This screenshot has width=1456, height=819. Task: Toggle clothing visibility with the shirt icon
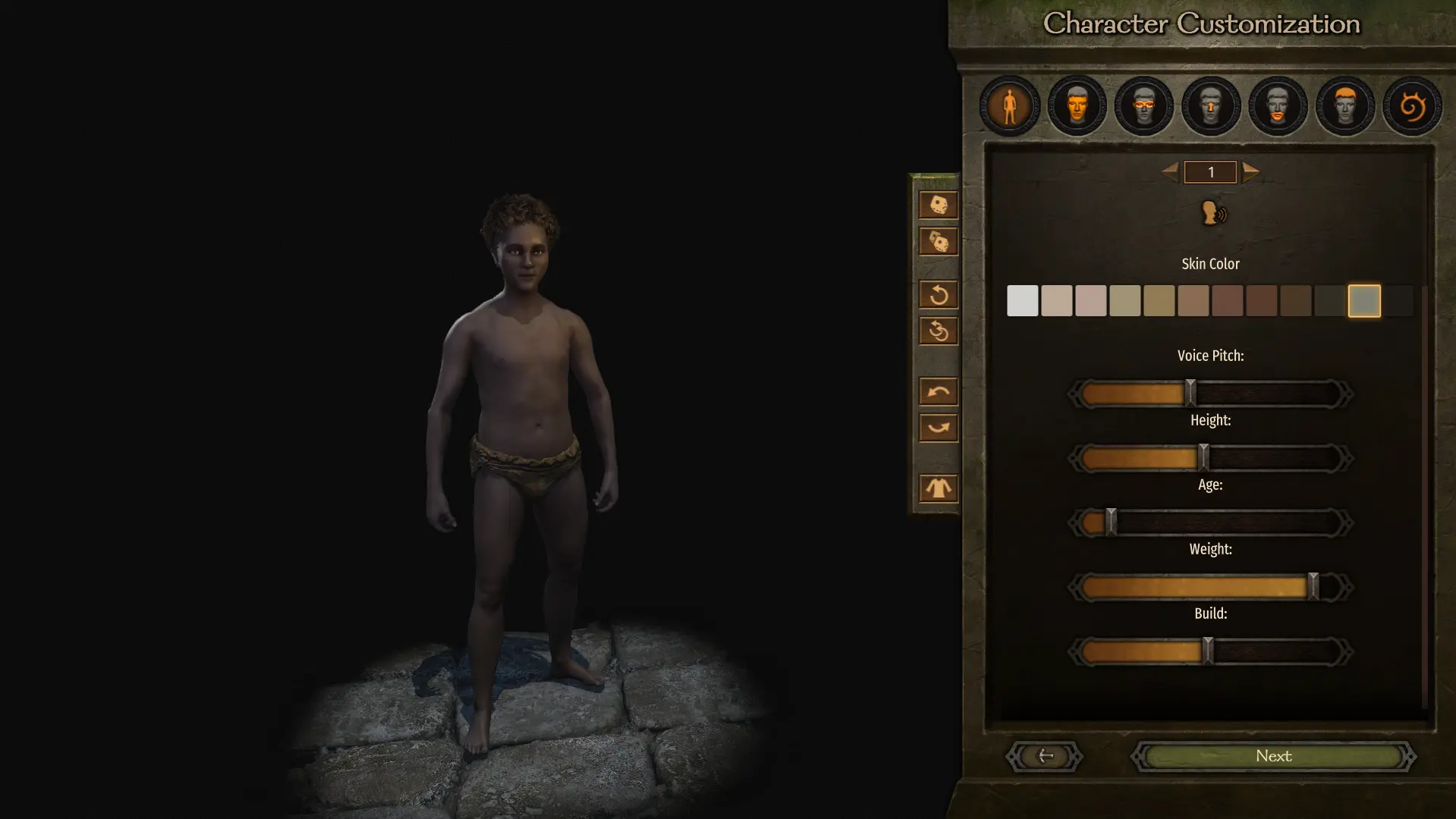coord(938,488)
